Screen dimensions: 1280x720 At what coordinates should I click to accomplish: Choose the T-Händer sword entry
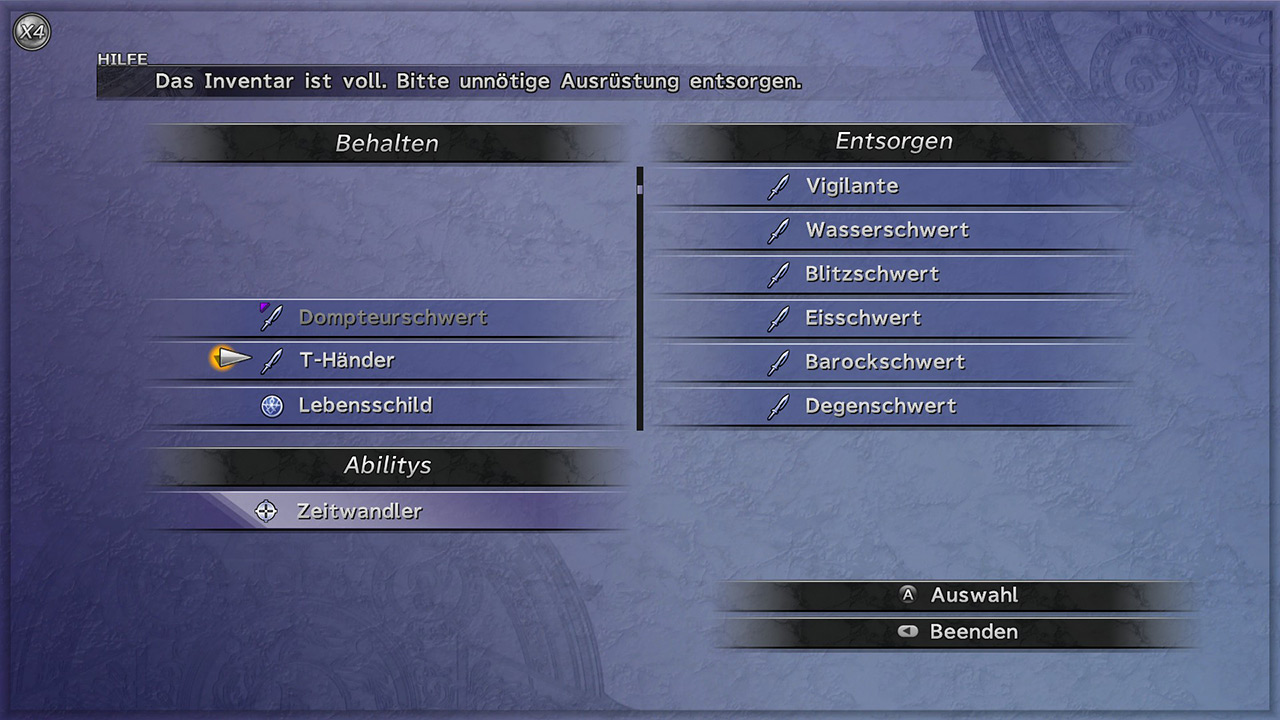[x=346, y=361]
